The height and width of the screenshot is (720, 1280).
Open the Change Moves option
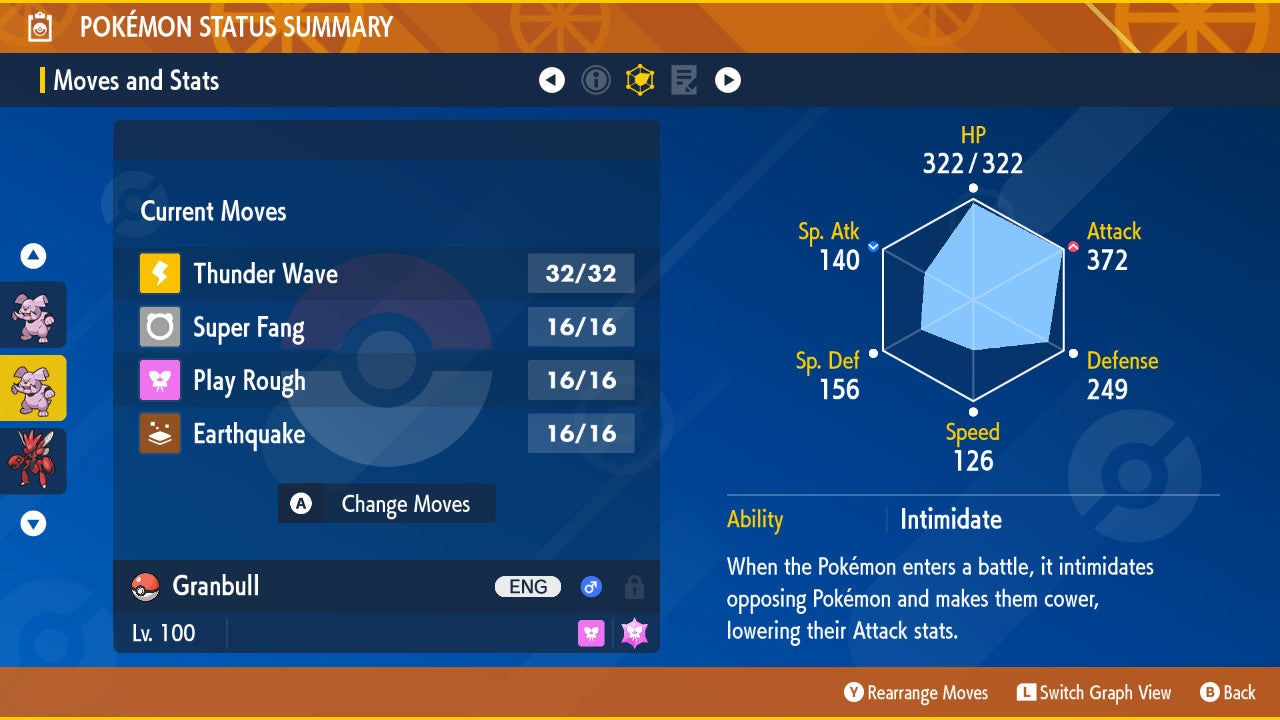[x=386, y=504]
